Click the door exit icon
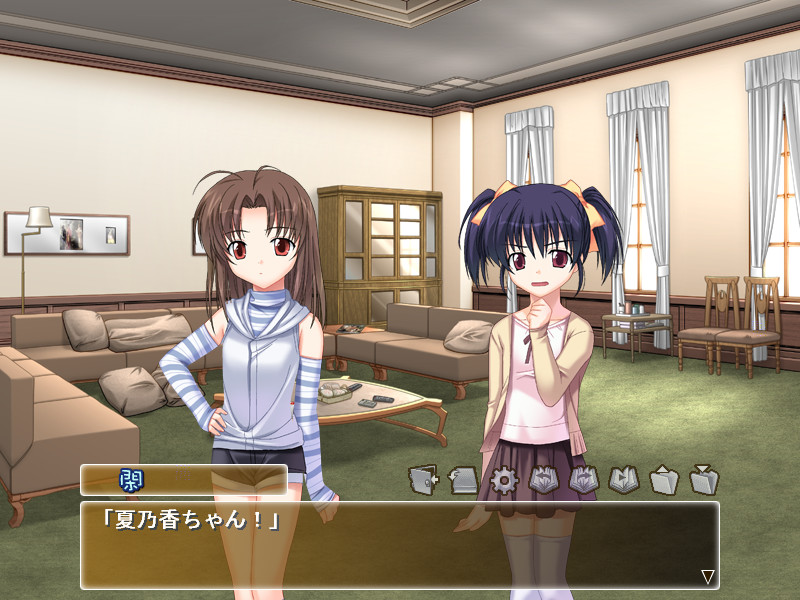 [x=423, y=481]
